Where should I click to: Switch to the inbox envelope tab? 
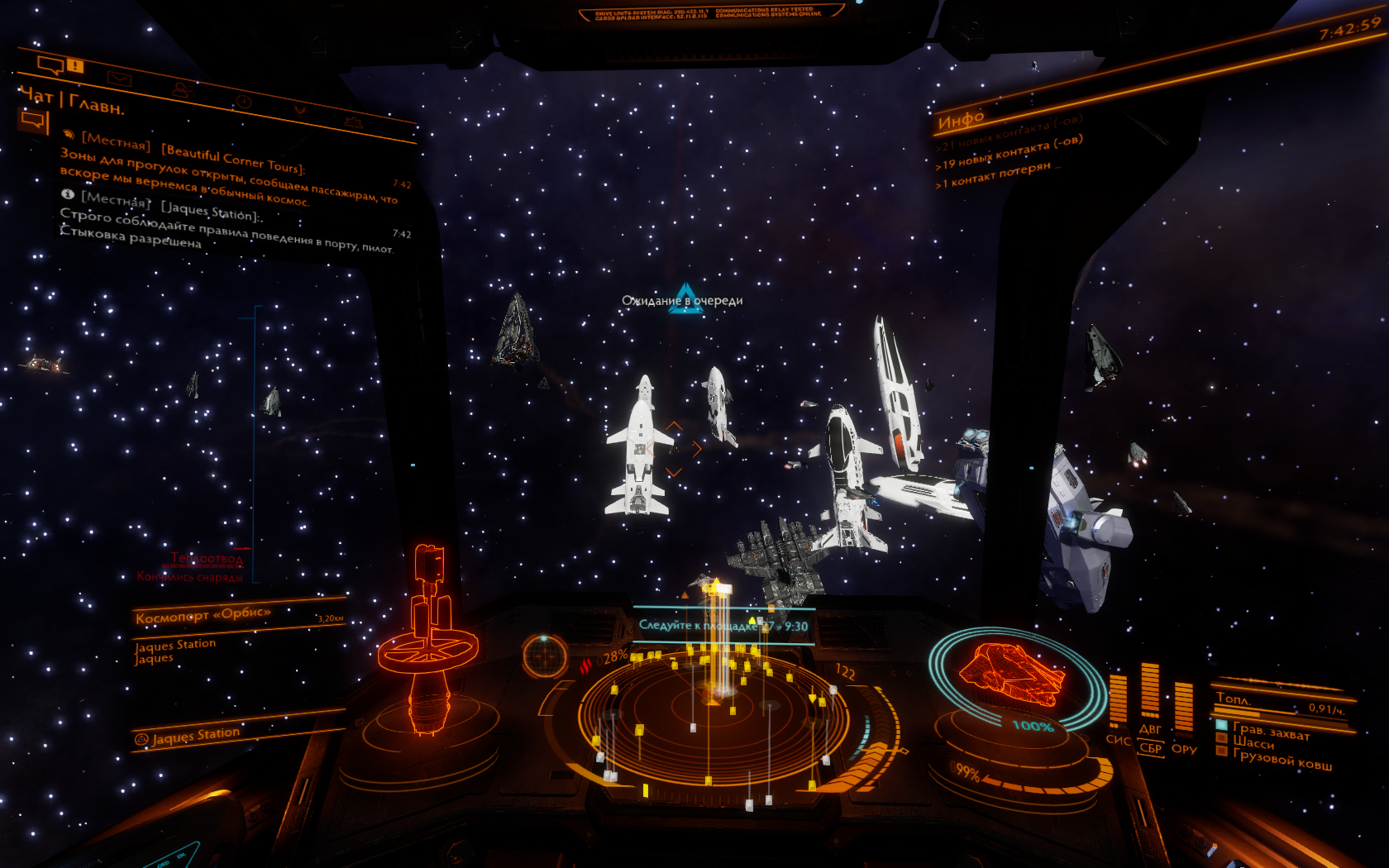121,79
